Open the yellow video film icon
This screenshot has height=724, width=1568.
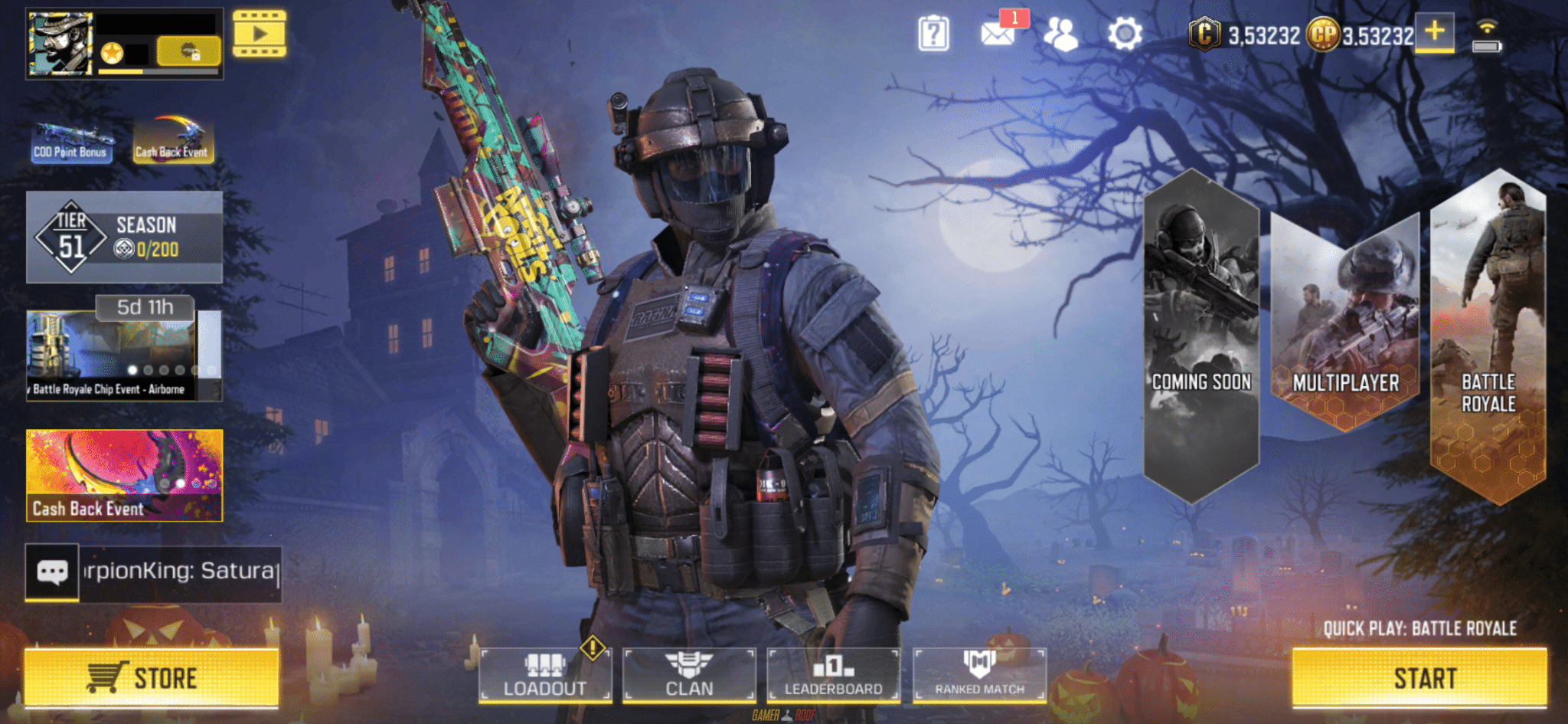coord(260,34)
